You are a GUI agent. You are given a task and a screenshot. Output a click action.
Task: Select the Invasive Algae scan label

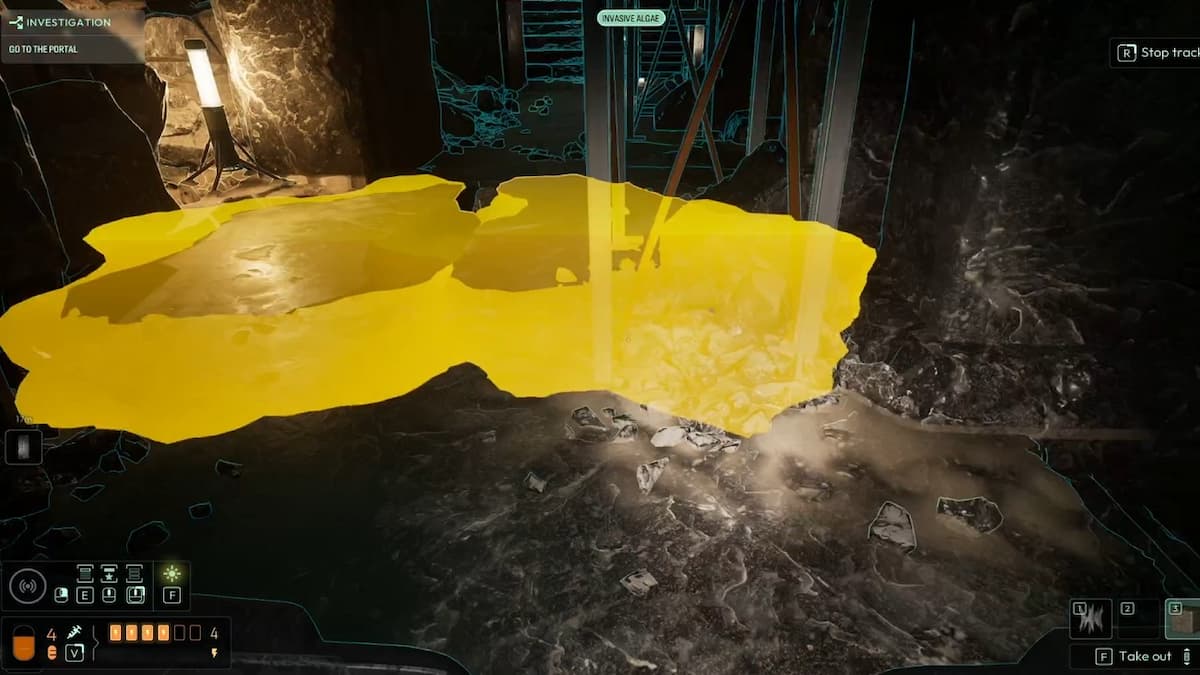pos(631,18)
